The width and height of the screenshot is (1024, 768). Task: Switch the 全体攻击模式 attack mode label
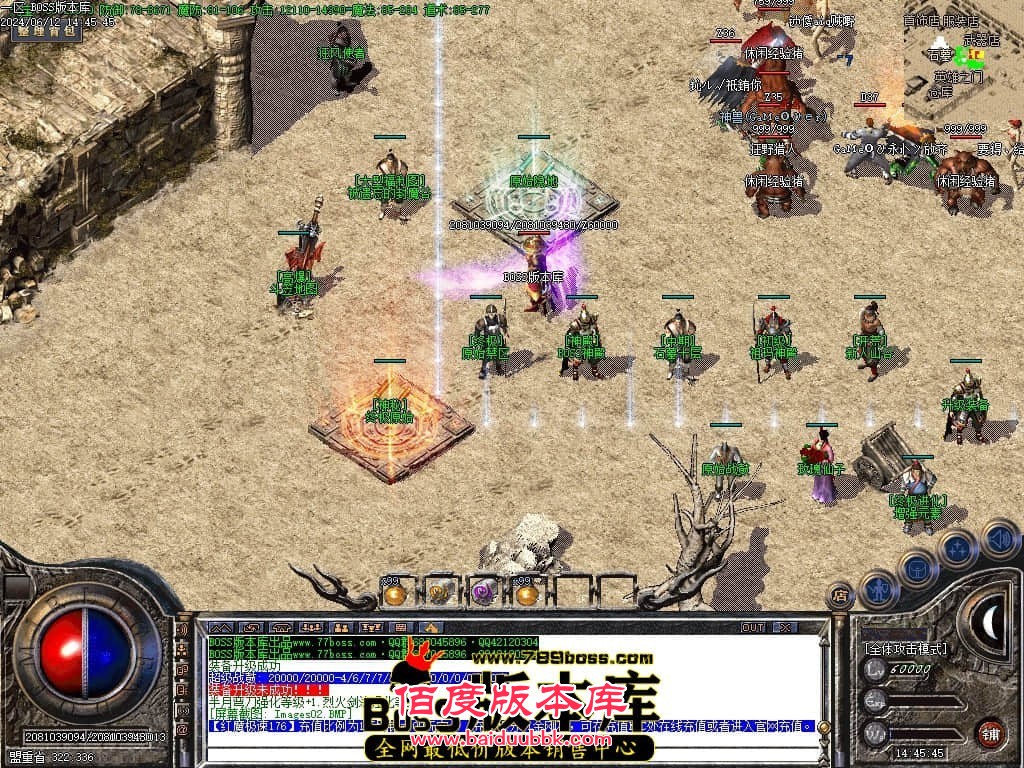904,648
